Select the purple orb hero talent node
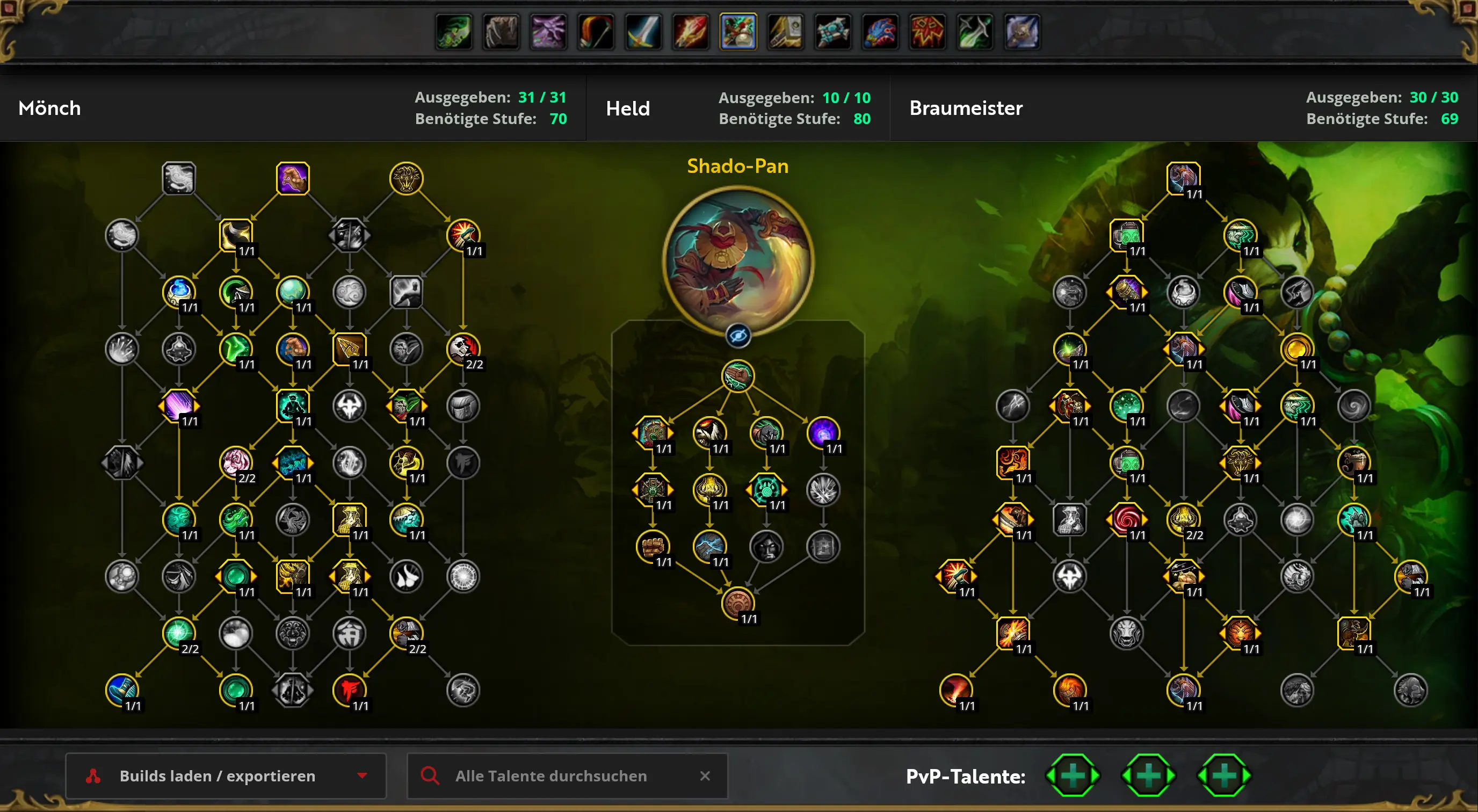The width and height of the screenshot is (1478, 812). [823, 432]
